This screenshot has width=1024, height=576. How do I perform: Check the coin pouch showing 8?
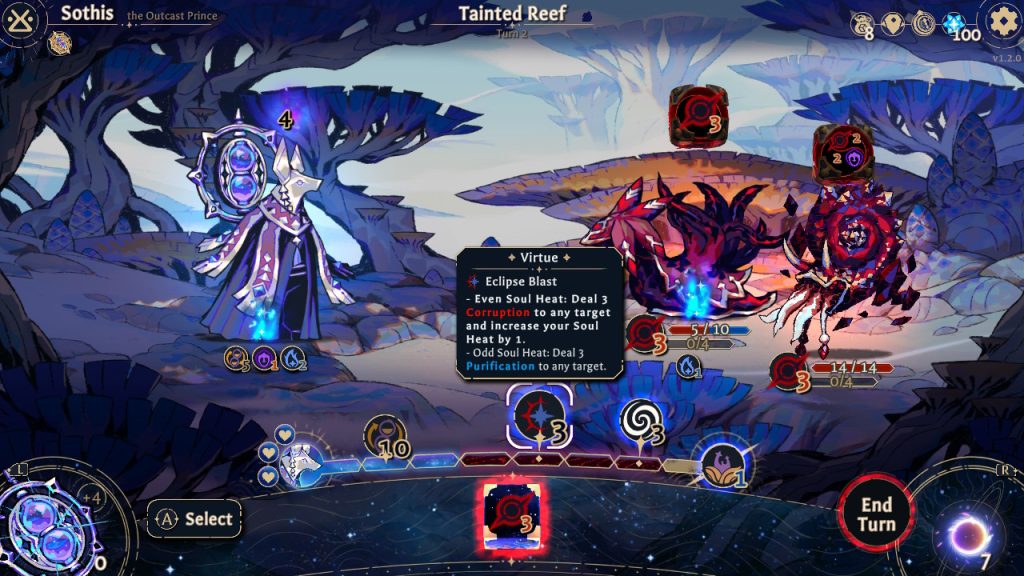(862, 25)
